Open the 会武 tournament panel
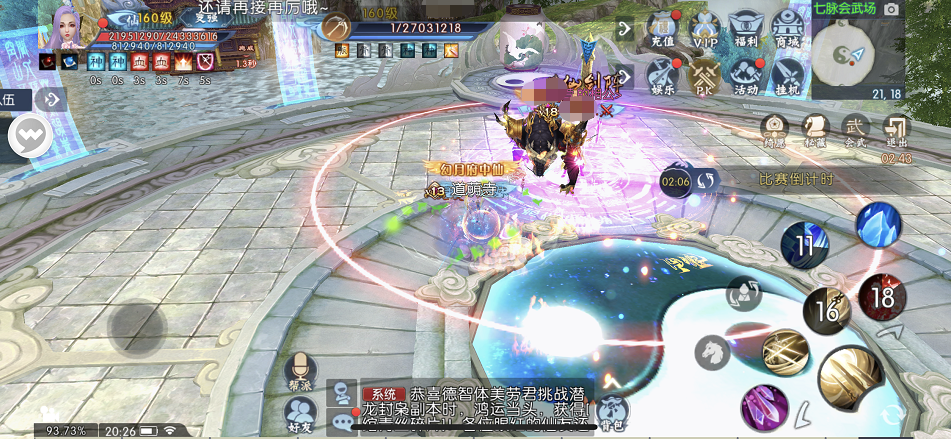Image resolution: width=951 pixels, height=439 pixels. coord(855,129)
